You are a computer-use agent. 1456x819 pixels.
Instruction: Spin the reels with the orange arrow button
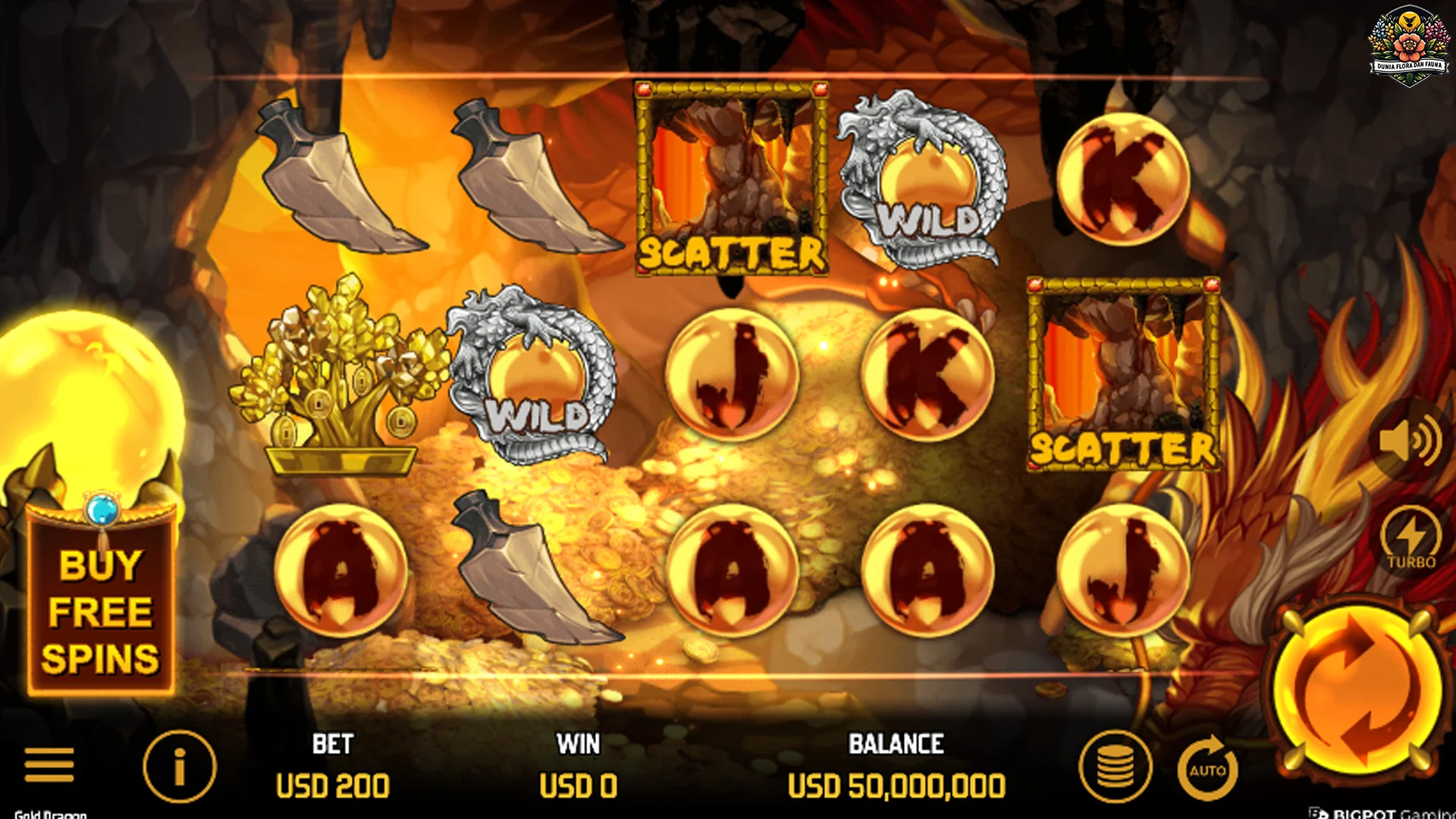click(1359, 691)
